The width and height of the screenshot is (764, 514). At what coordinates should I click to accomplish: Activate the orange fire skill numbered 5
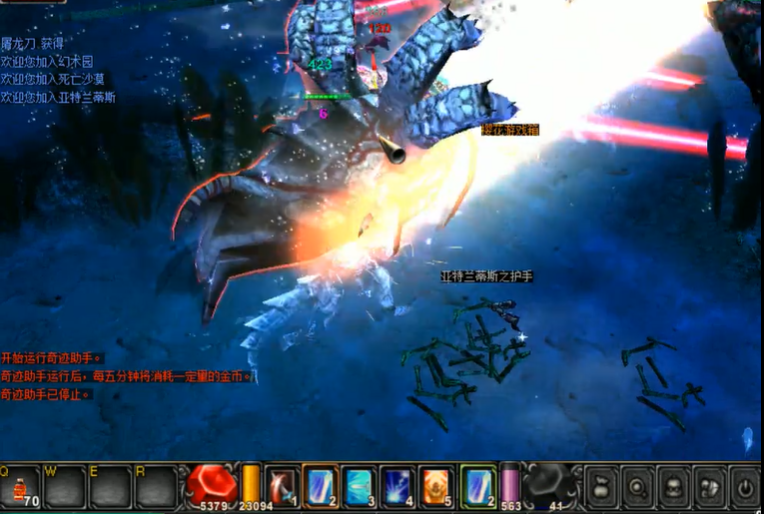(x=438, y=485)
